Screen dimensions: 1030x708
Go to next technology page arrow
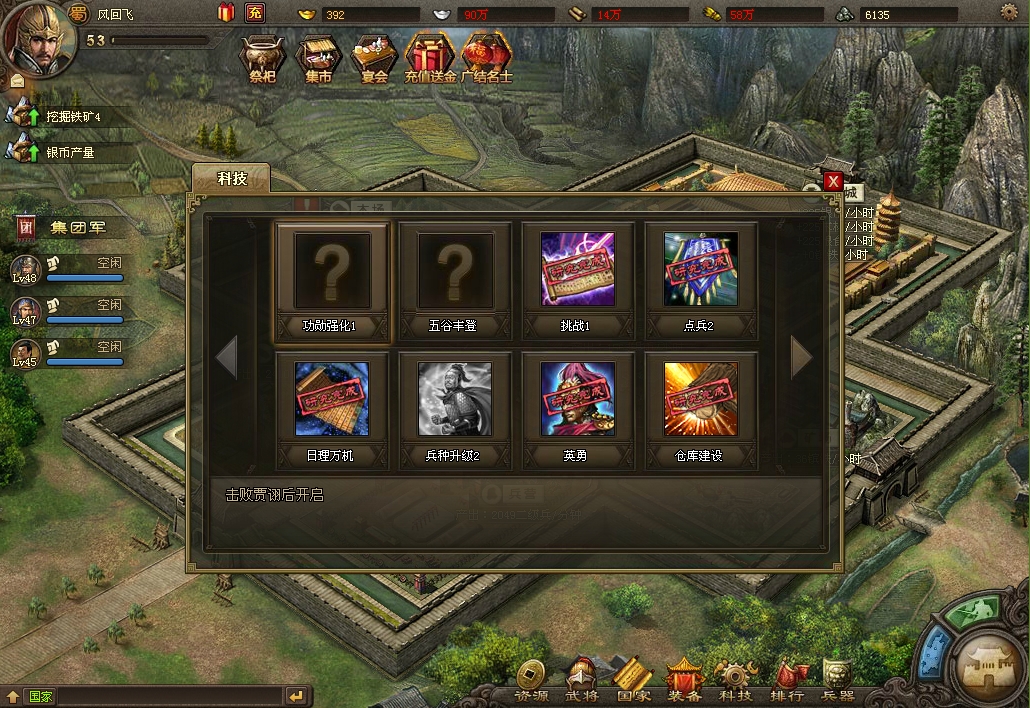pyautogui.click(x=802, y=357)
